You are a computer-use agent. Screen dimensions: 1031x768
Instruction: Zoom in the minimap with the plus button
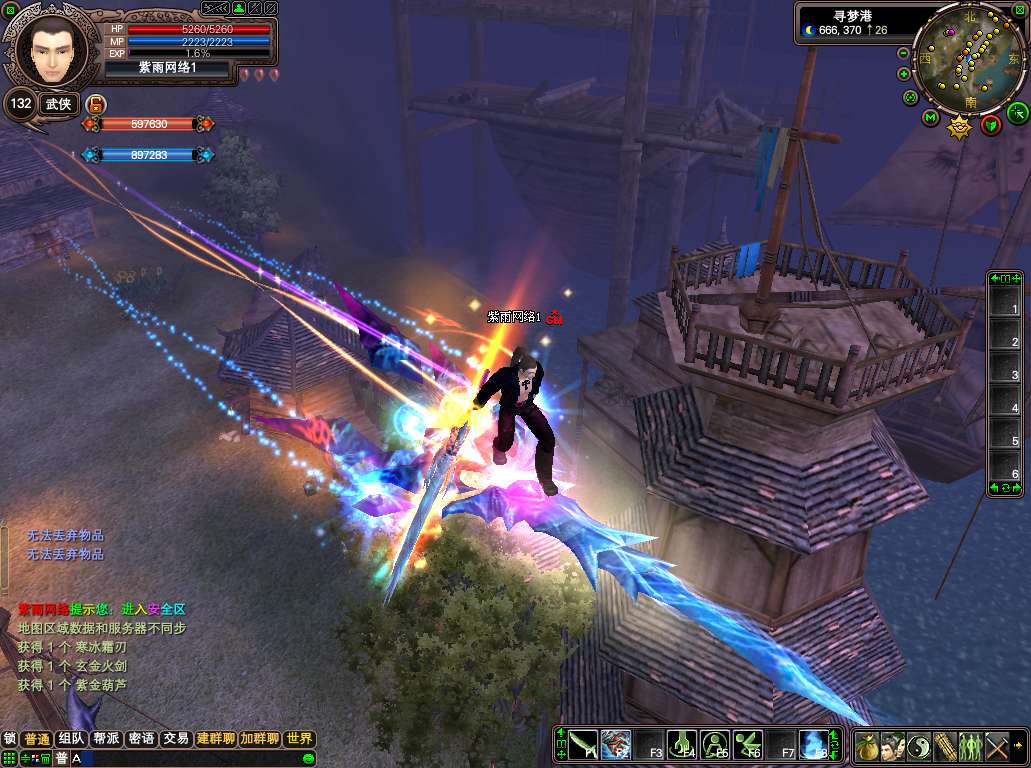coord(904,74)
